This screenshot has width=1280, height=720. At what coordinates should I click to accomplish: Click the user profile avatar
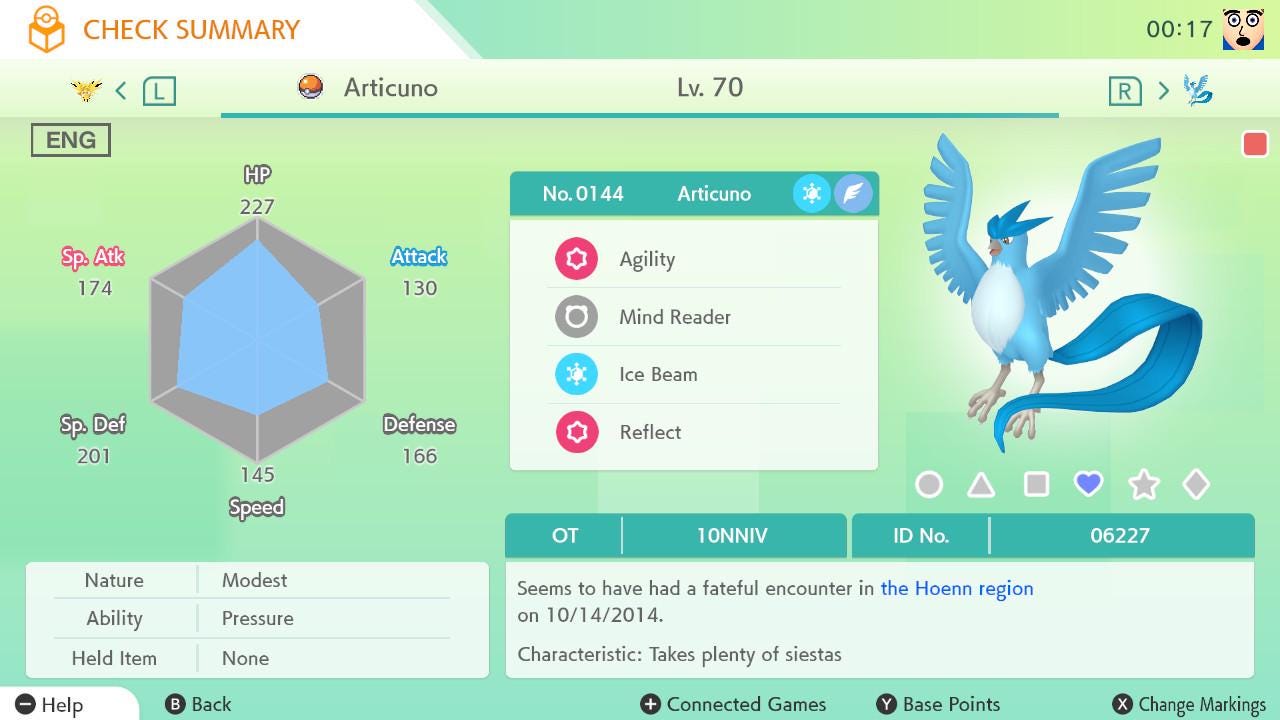pos(1243,29)
